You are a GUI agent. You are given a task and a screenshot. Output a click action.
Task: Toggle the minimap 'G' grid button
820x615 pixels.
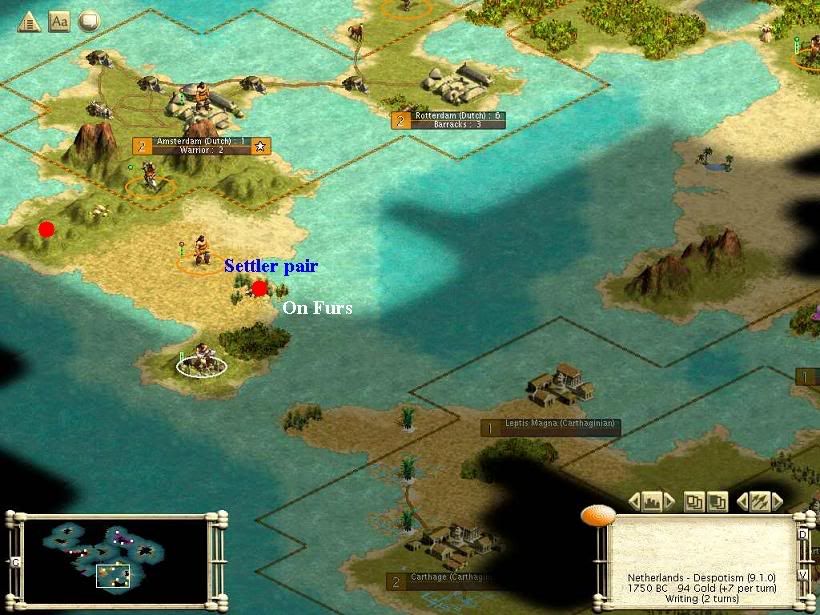(x=15, y=562)
